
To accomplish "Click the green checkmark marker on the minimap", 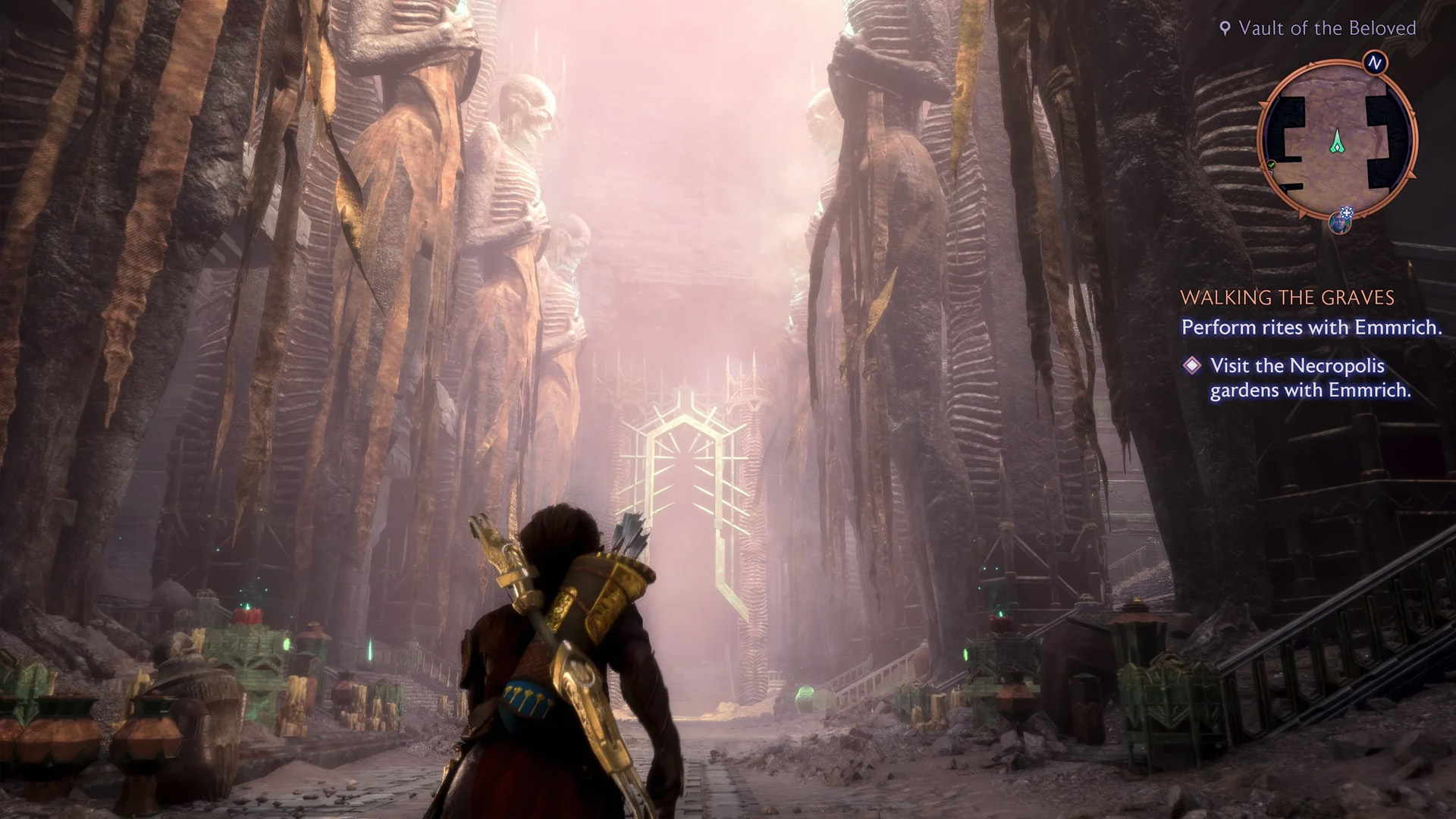I will click(1272, 165).
